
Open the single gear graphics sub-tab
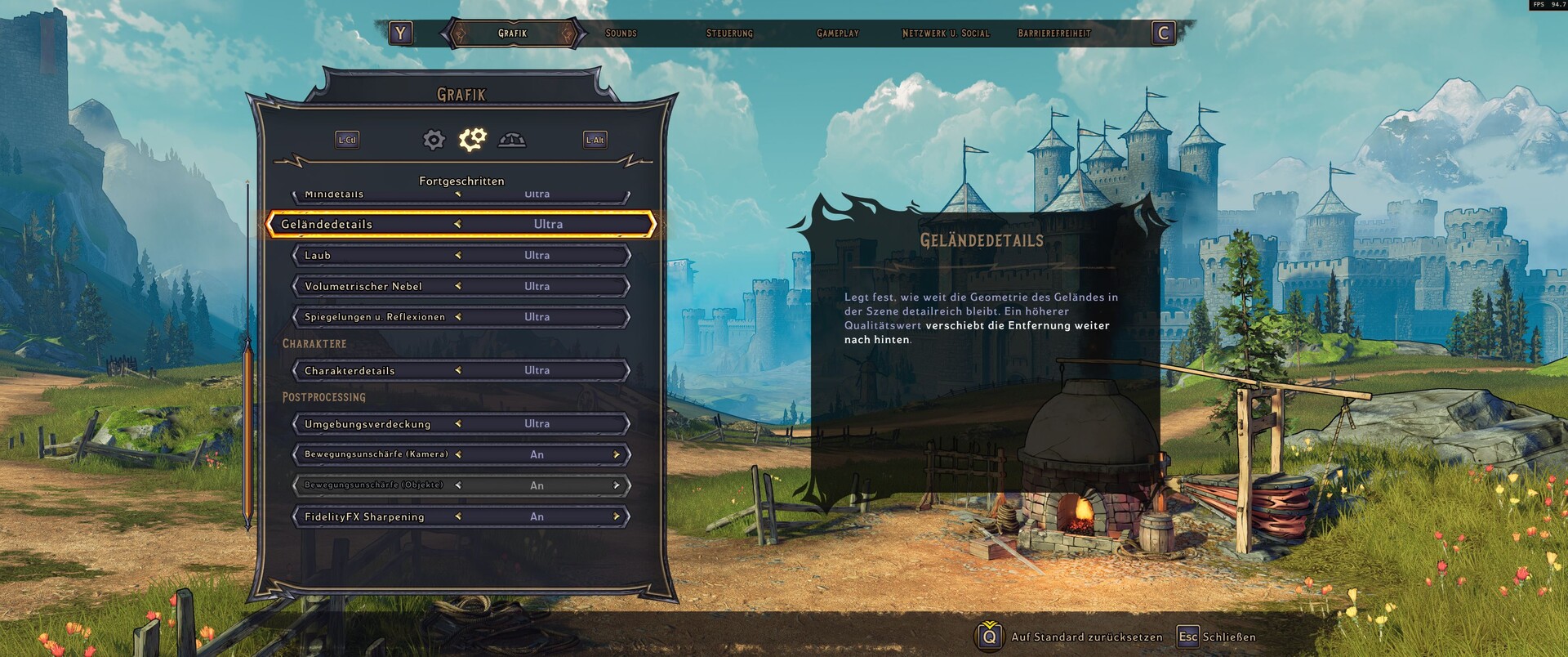pos(434,140)
